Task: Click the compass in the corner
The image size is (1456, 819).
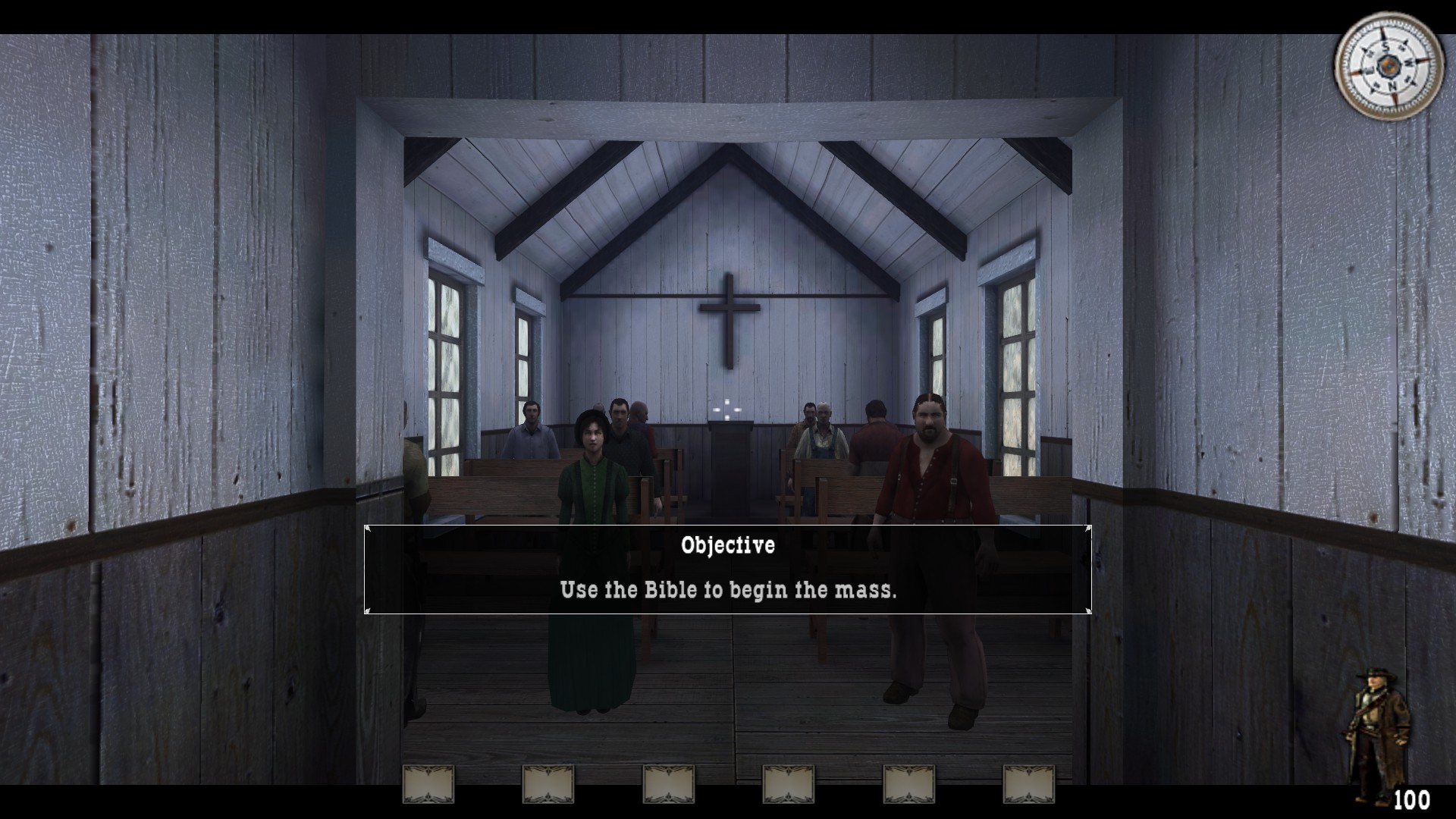Action: (1389, 67)
